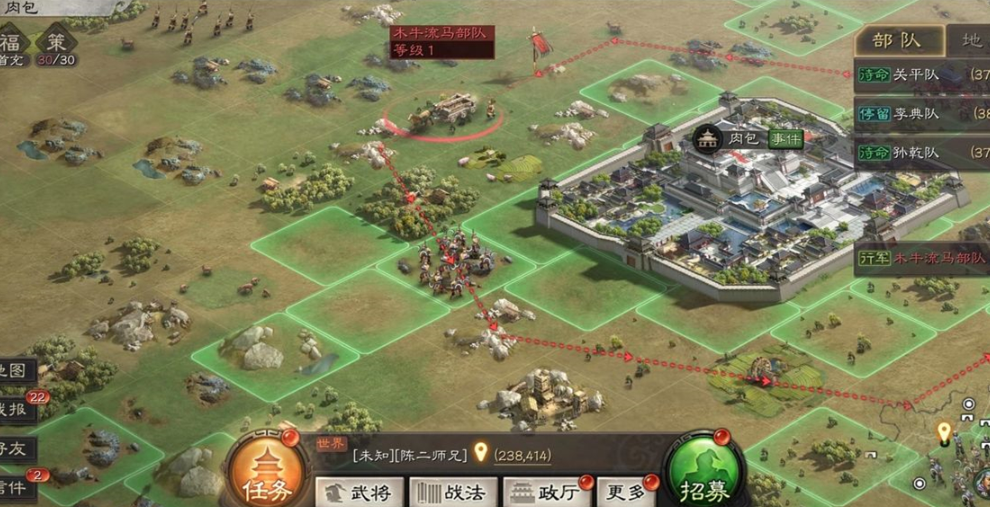Image resolution: width=990 pixels, height=507 pixels.
Task: Open the 好友 friends side button
Action: click(17, 448)
